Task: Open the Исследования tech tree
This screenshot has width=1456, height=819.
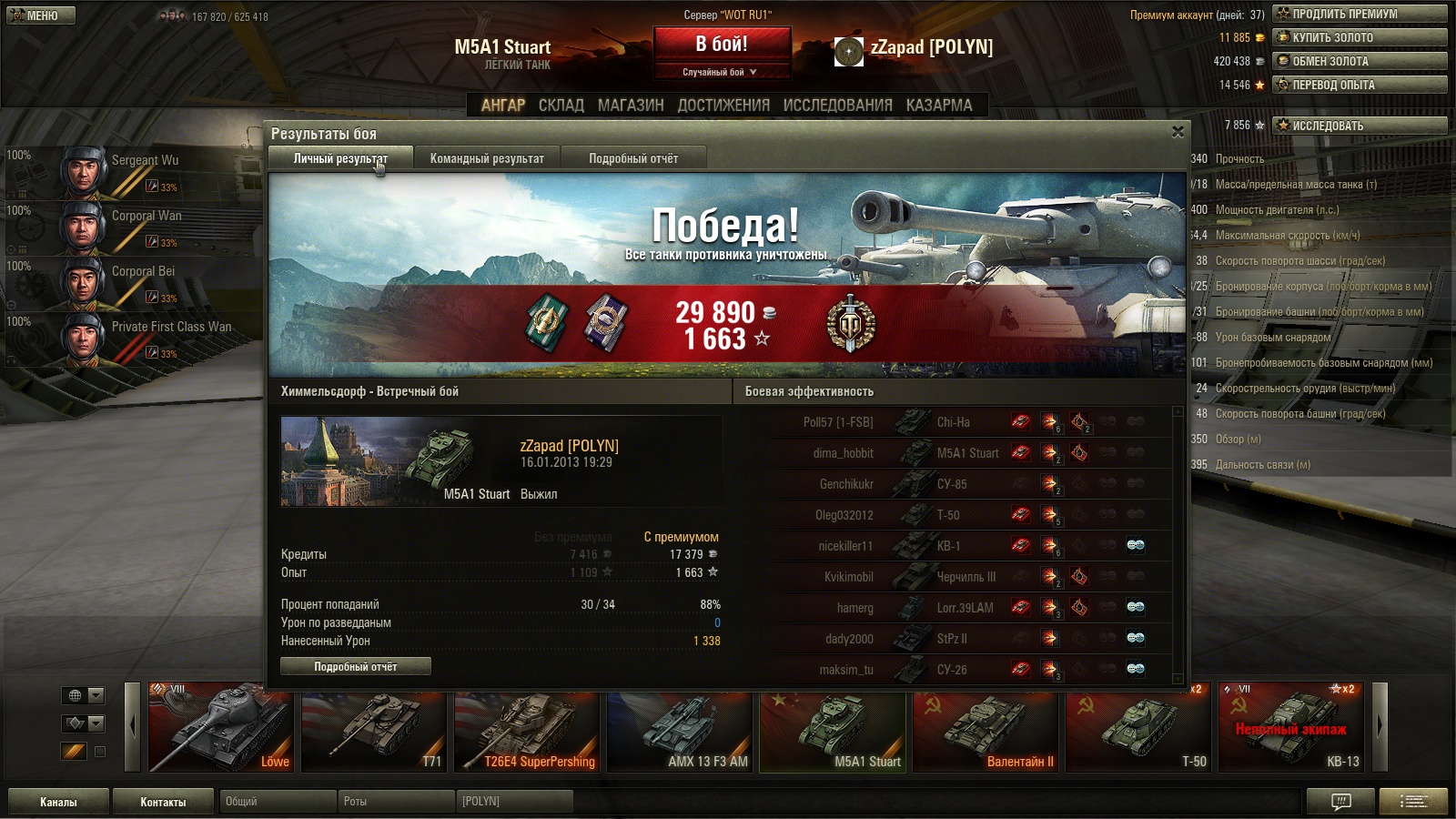Action: (837, 106)
